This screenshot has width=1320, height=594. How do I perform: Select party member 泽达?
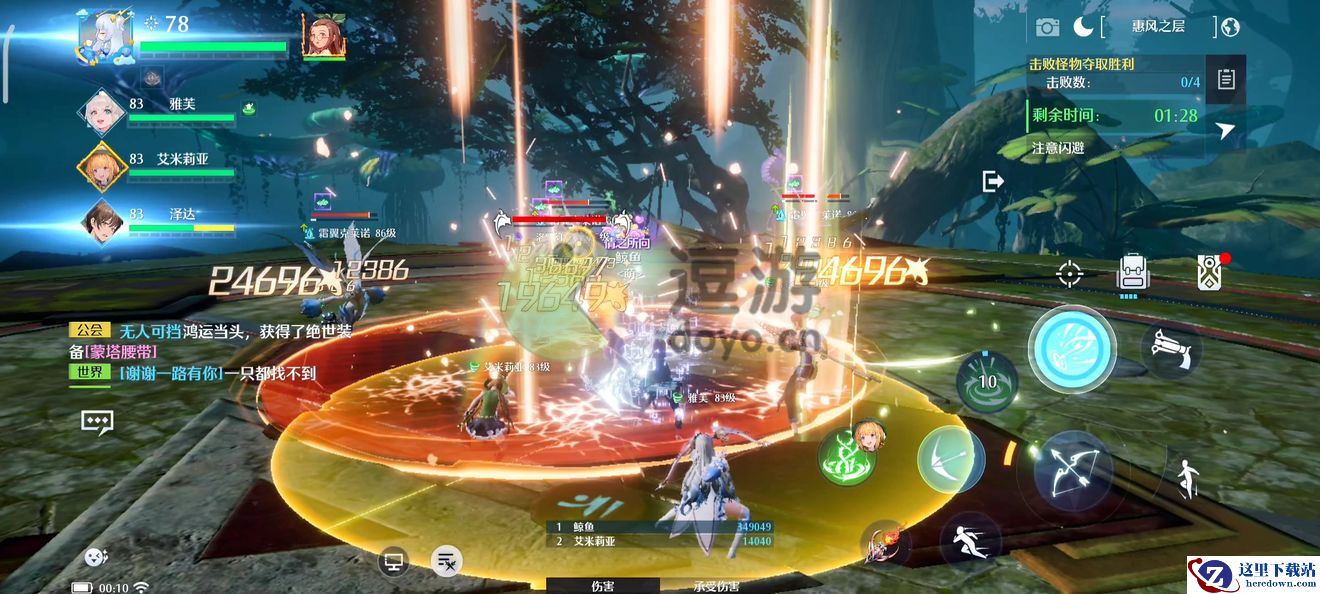tap(103, 221)
